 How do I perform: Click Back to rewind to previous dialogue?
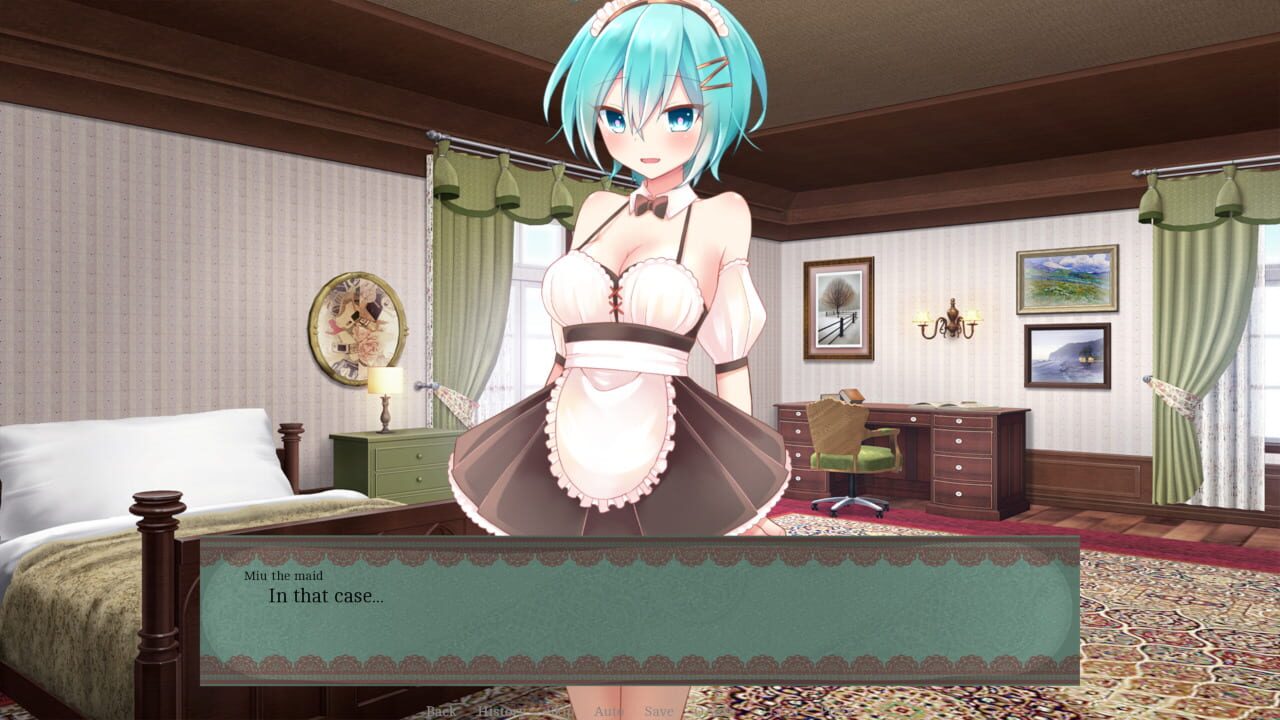[441, 711]
